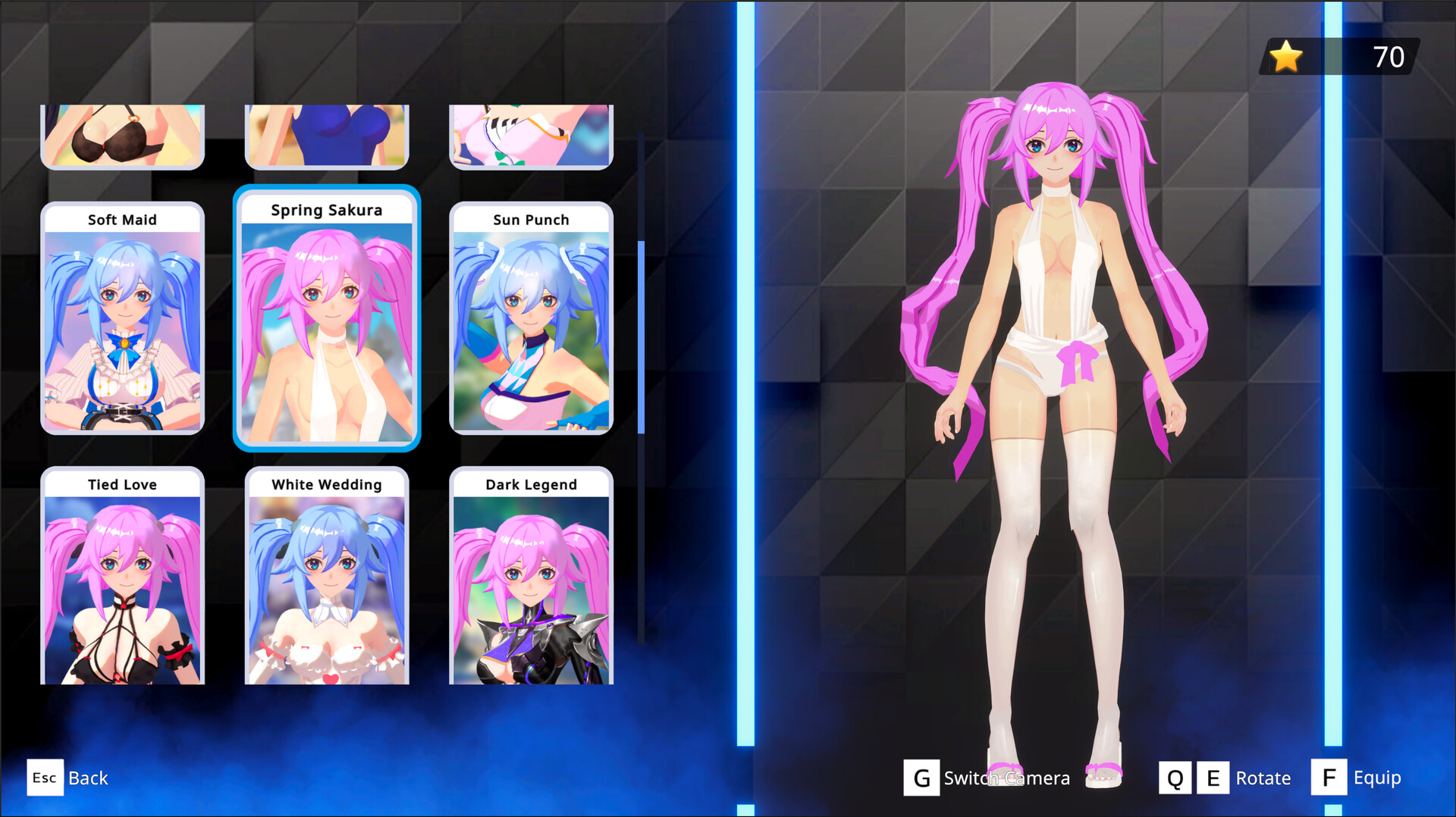
Task: Click the F key icon to equip outfit
Action: [x=1329, y=777]
